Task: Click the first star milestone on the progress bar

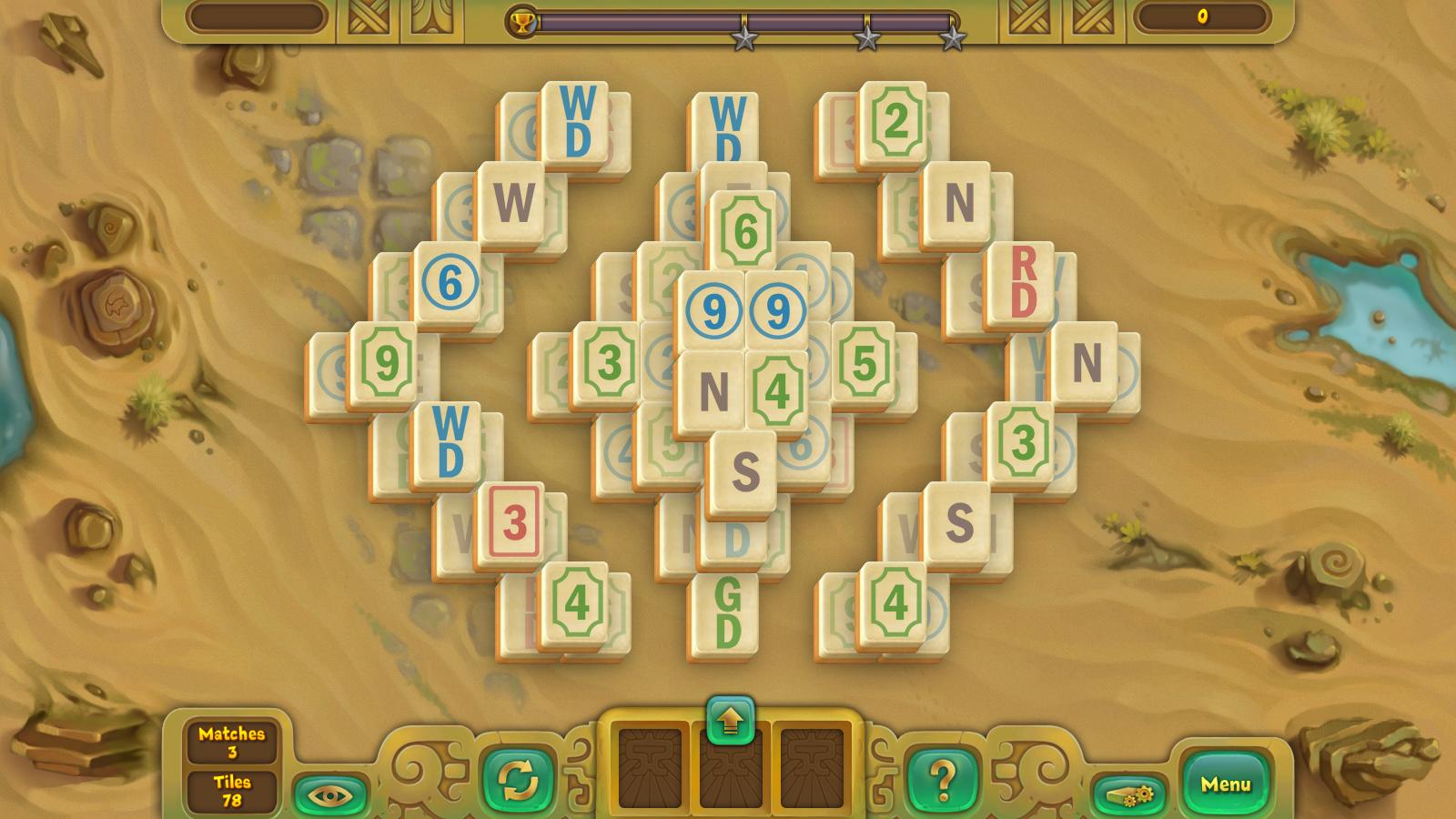Action: click(x=743, y=38)
